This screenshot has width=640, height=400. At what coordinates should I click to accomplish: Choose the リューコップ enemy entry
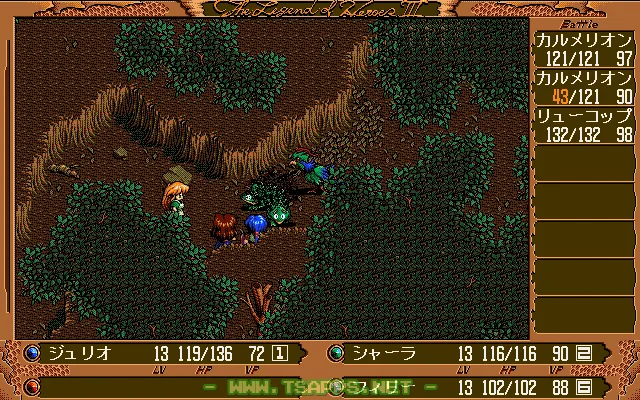point(583,126)
